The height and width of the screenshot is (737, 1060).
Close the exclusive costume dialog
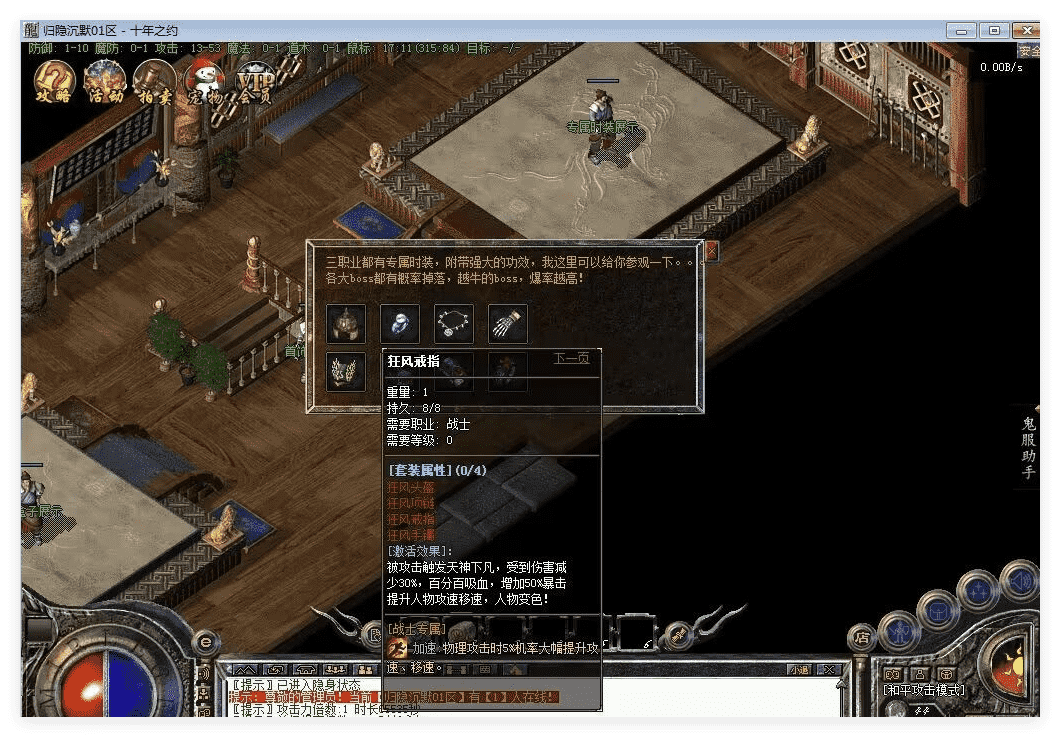(x=712, y=252)
